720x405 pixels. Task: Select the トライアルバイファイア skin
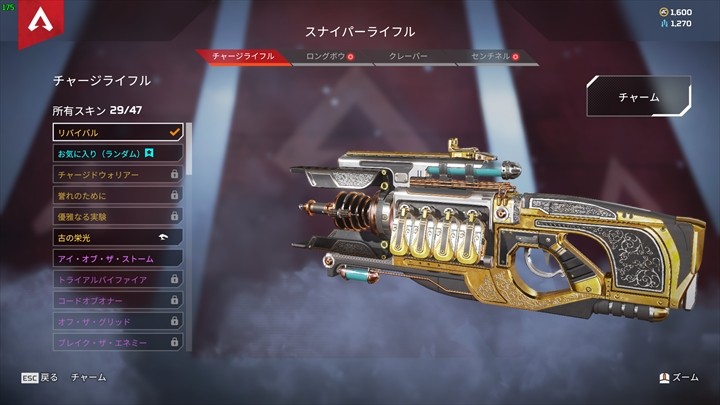click(x=117, y=279)
